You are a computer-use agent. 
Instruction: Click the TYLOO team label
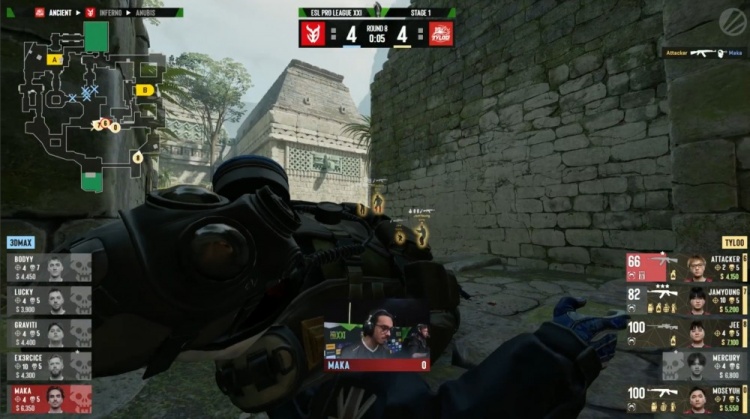pos(734,243)
